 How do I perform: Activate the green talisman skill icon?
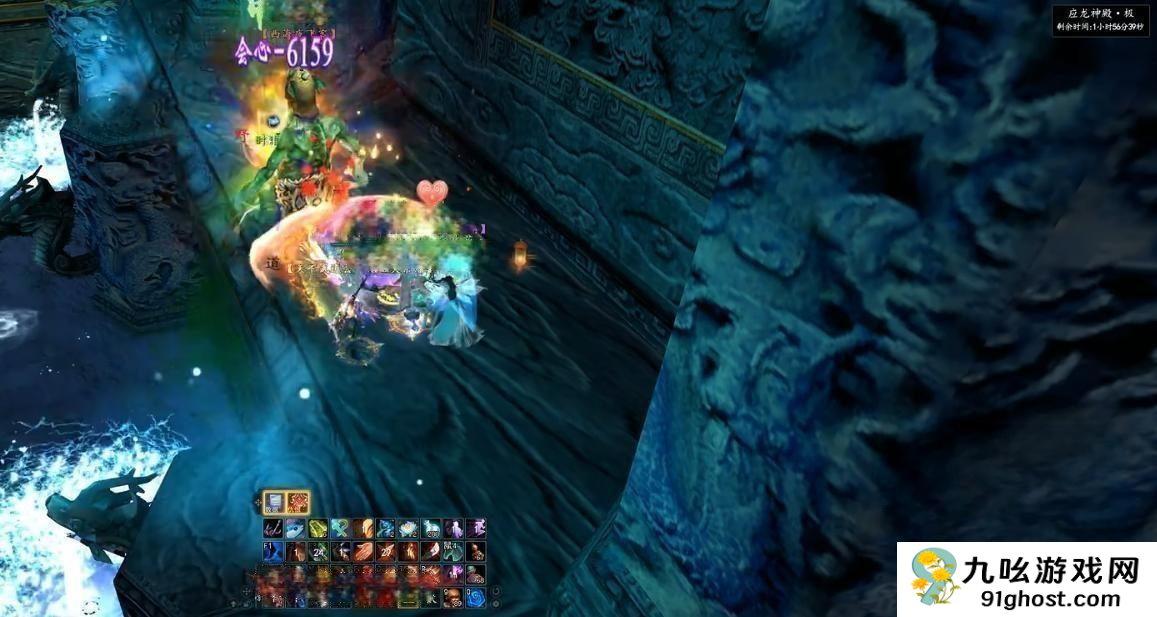click(319, 528)
